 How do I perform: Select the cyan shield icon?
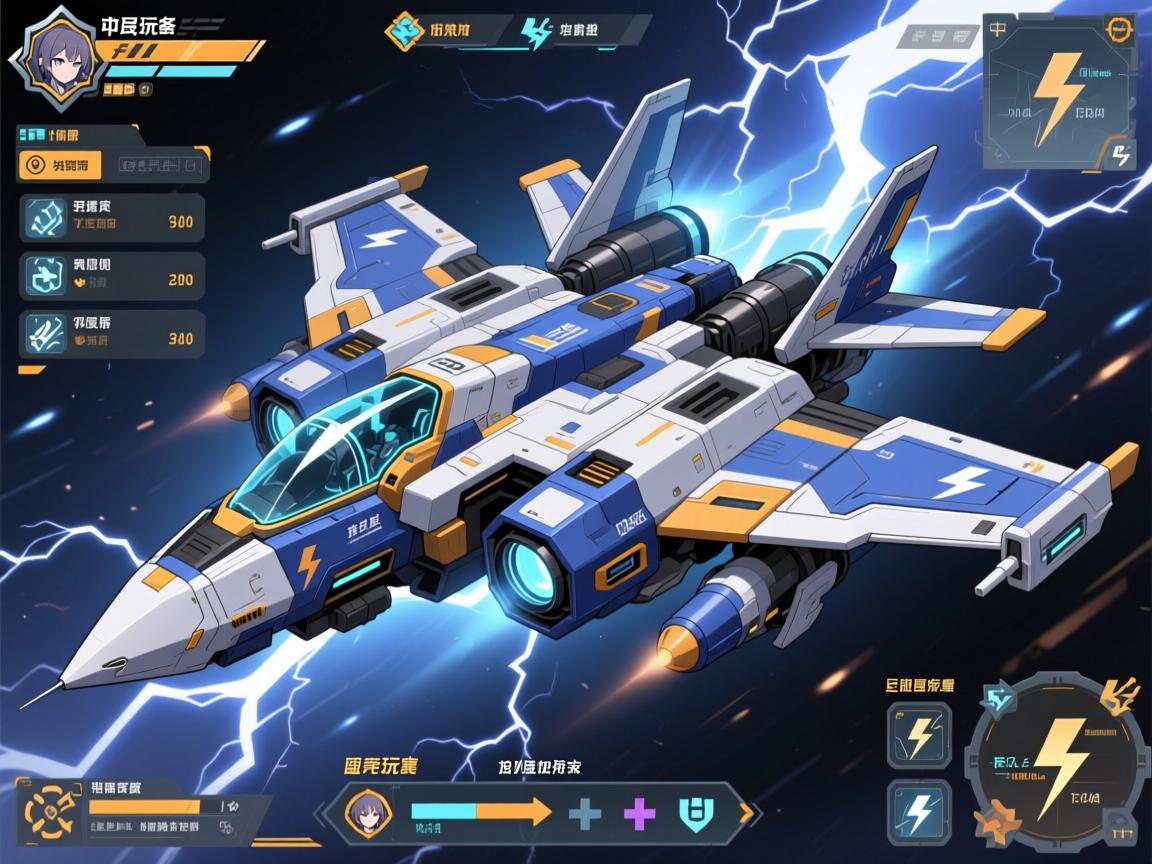point(693,812)
